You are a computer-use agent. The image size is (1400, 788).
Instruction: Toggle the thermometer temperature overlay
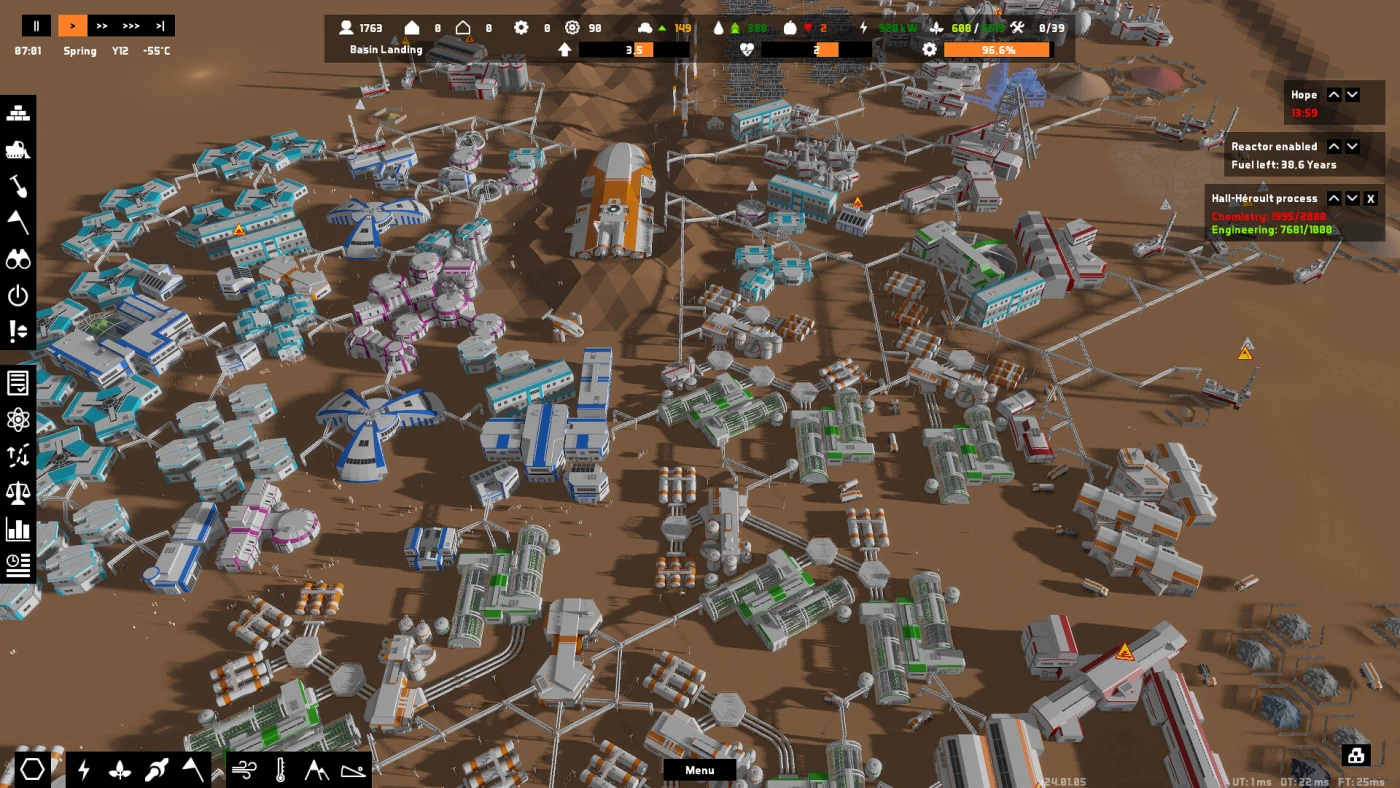point(281,769)
